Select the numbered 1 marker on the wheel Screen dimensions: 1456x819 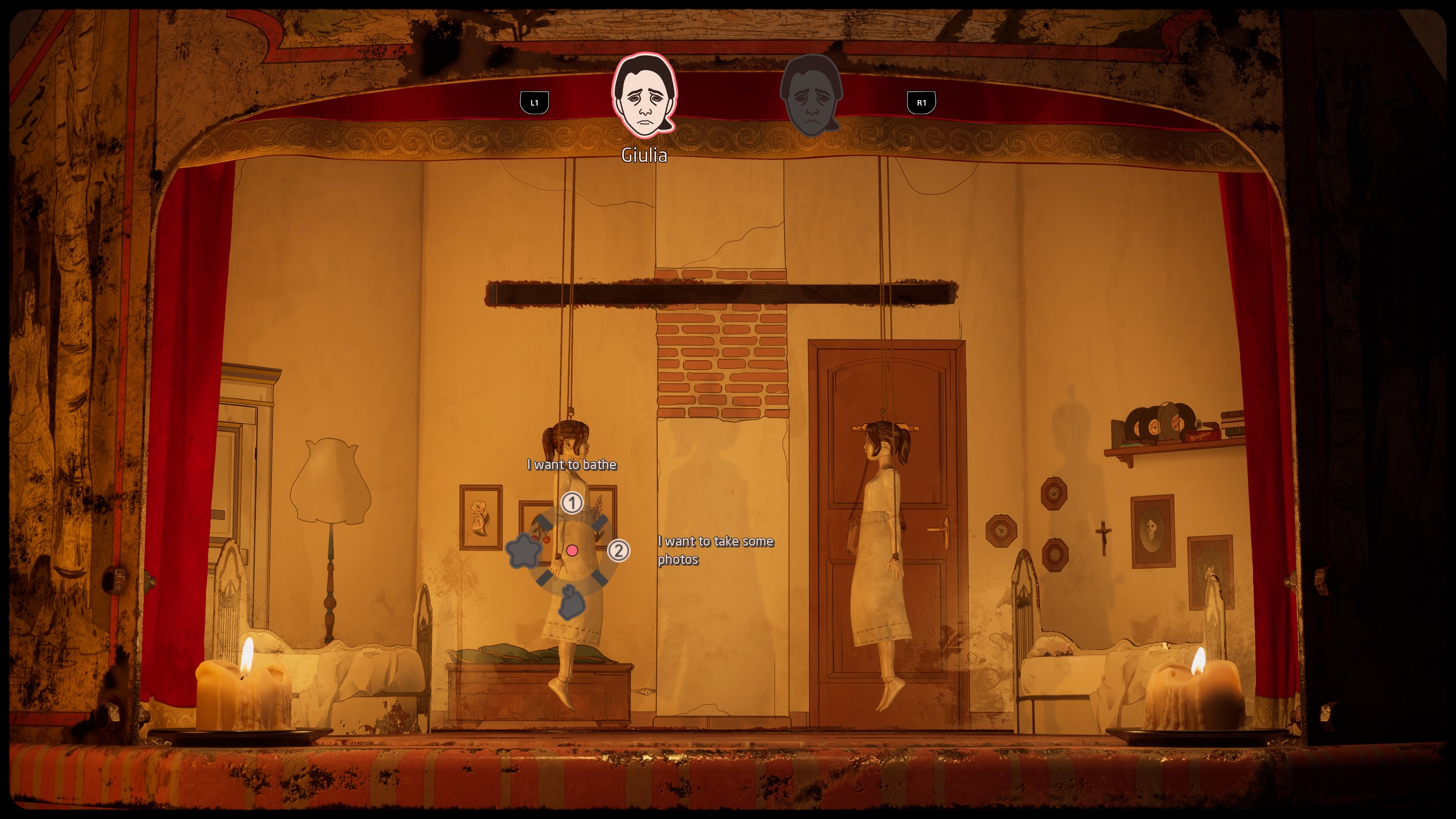[572, 502]
